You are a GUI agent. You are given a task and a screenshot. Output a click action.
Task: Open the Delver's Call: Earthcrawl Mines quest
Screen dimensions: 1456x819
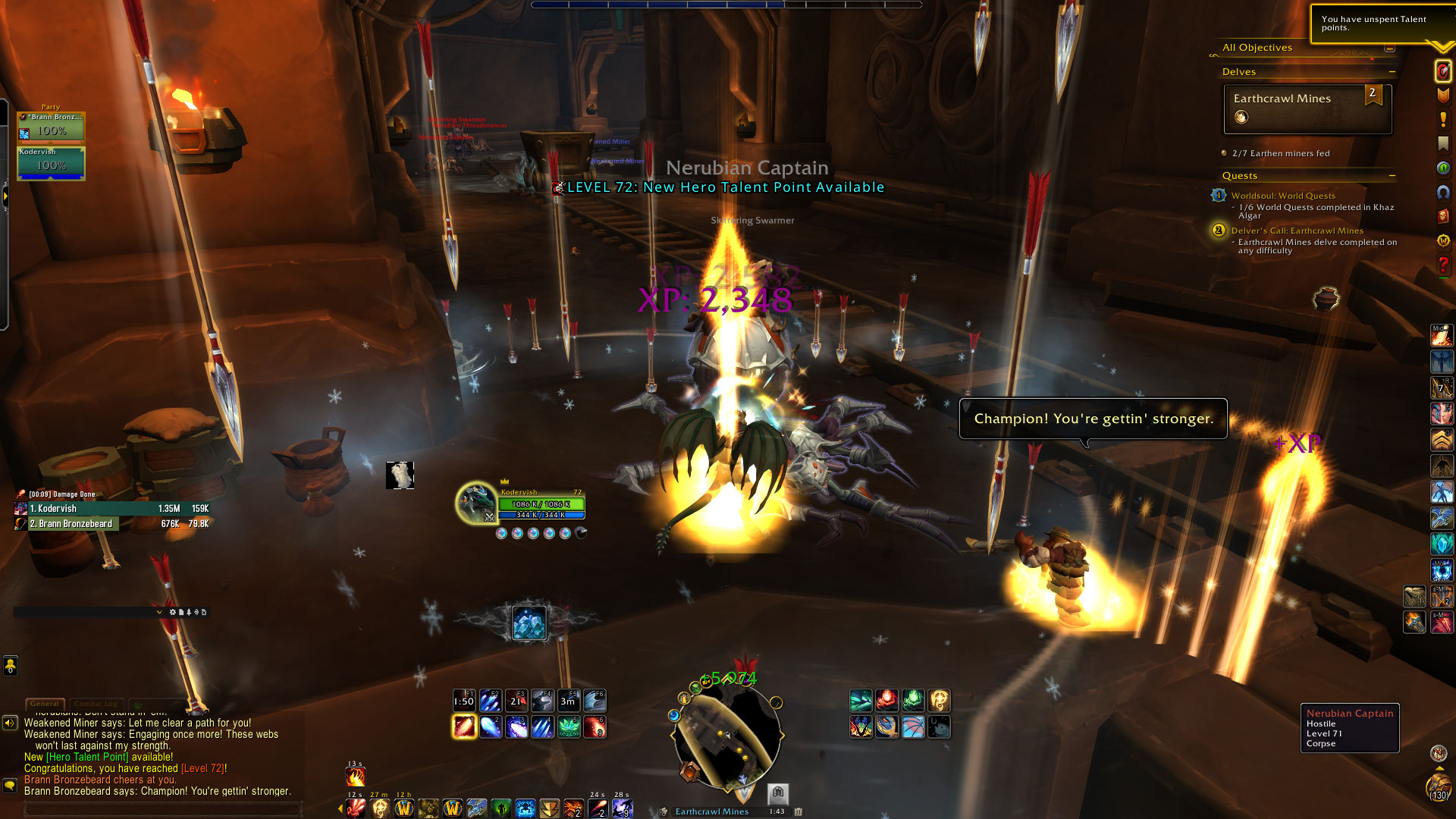click(1297, 231)
